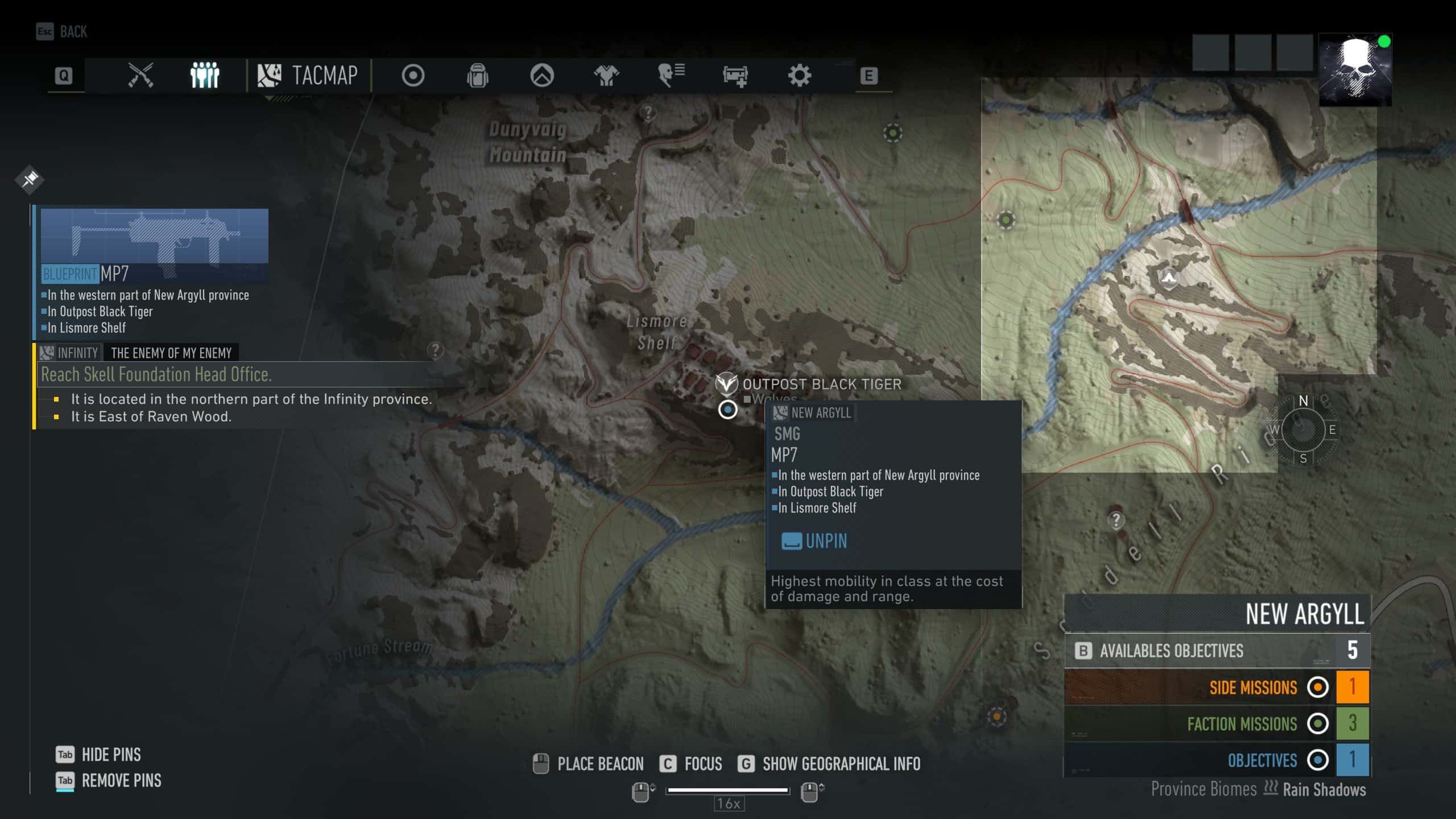Open the up-chevron skills tab
This screenshot has height=819, width=1456.
(541, 75)
